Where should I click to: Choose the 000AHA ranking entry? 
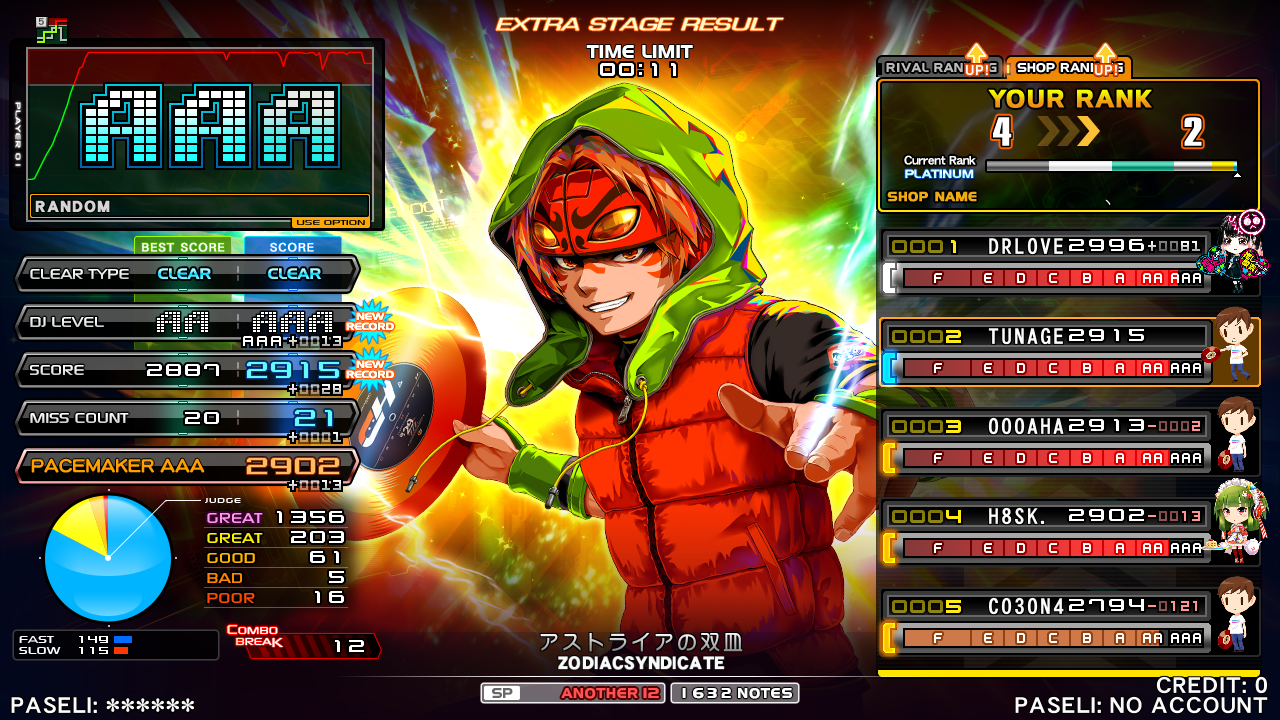1045,442
